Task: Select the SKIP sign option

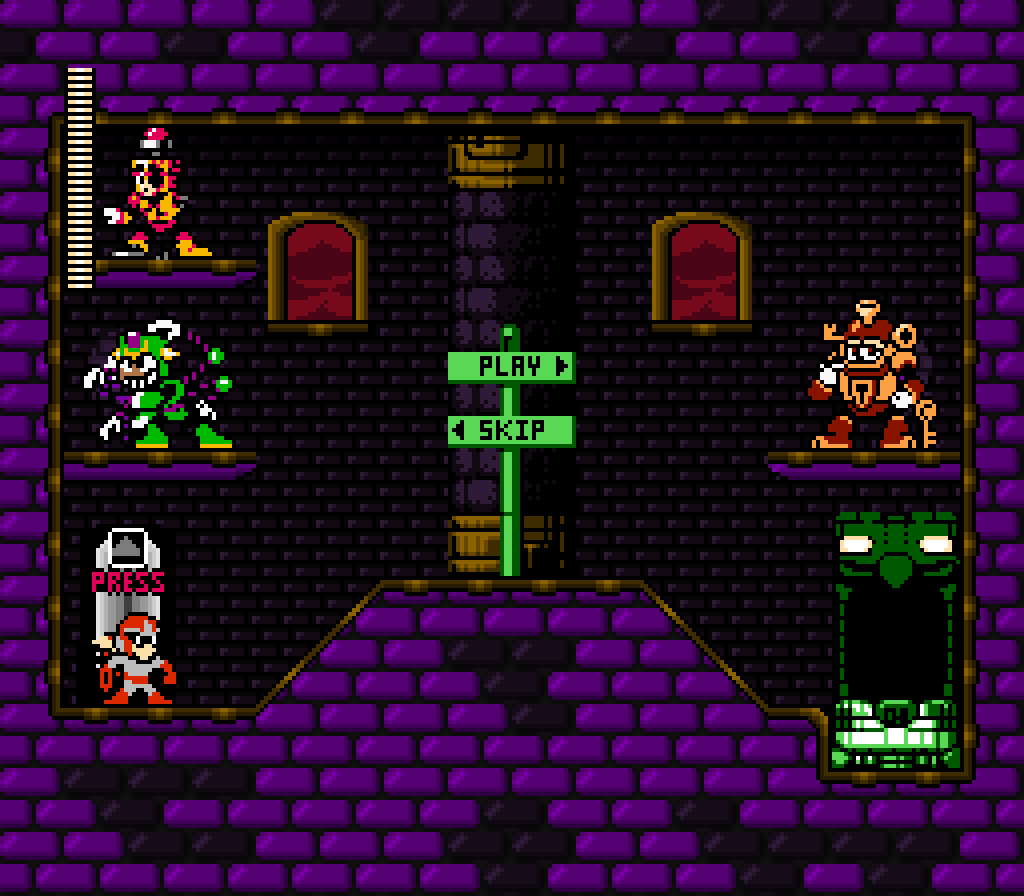Action: pyautogui.click(x=511, y=431)
